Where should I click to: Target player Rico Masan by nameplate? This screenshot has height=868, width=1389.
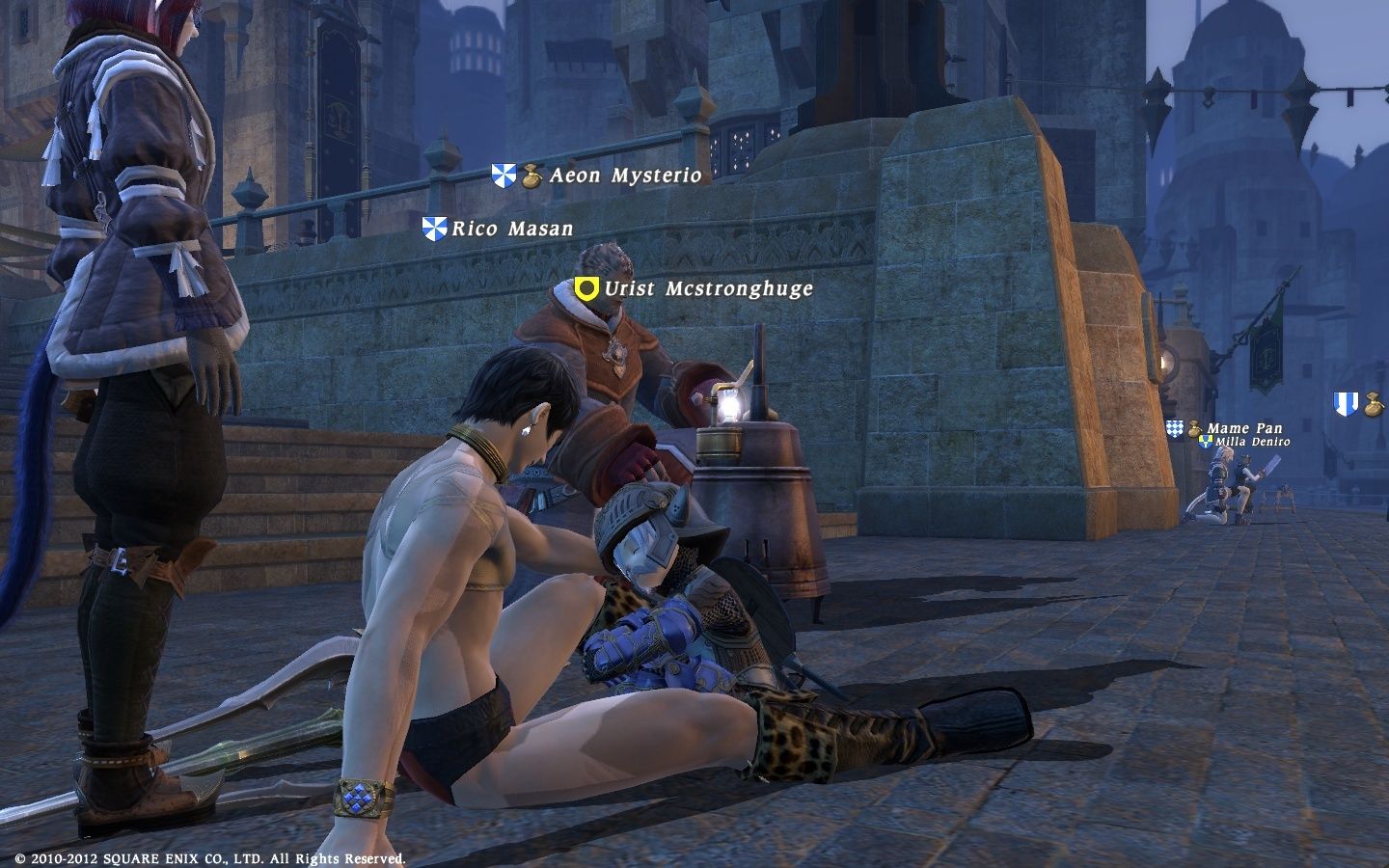click(512, 229)
